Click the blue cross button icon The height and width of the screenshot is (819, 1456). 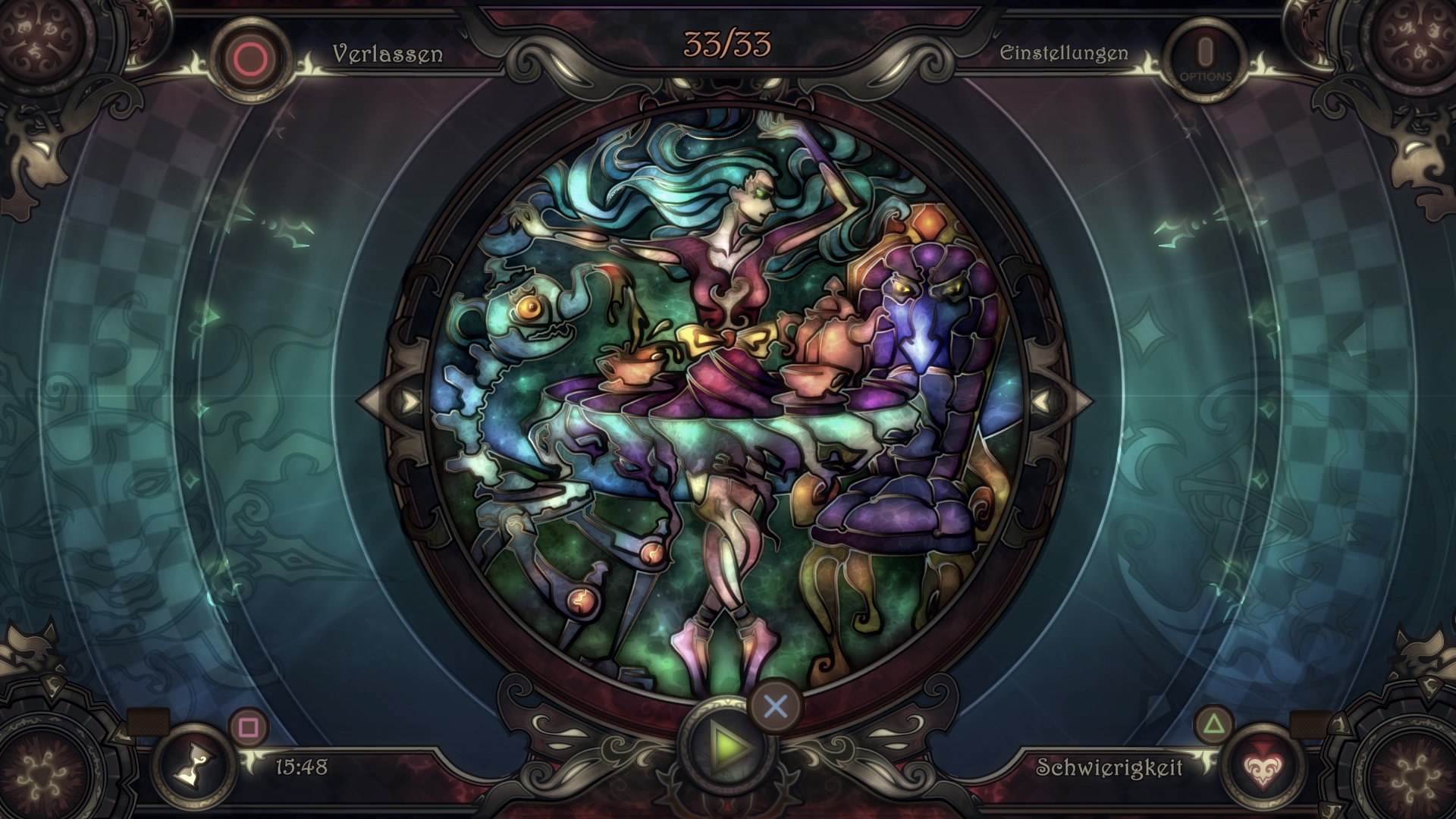(773, 705)
